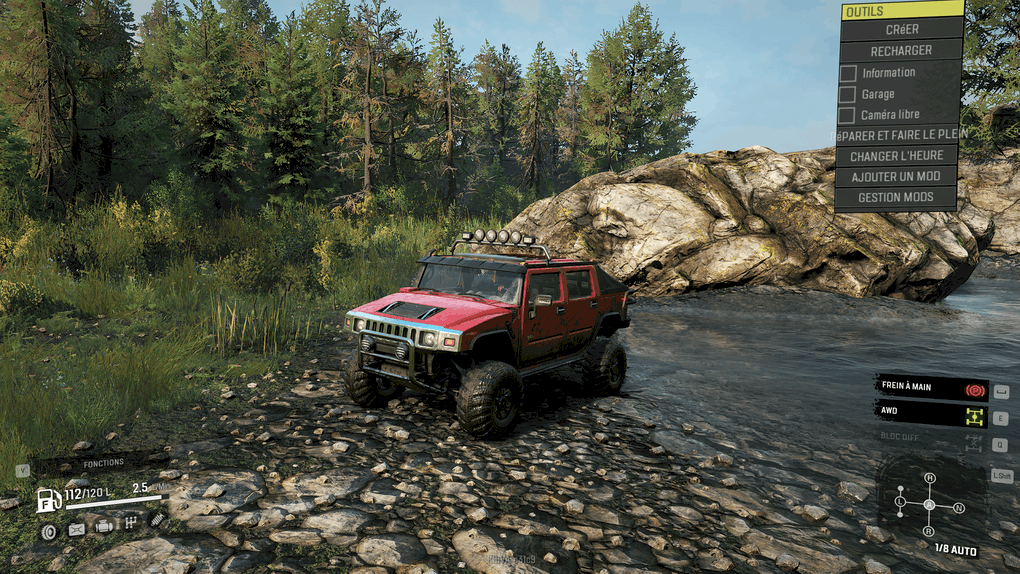Click the wheel damage status icon
Image resolution: width=1020 pixels, height=574 pixels.
[x=48, y=531]
